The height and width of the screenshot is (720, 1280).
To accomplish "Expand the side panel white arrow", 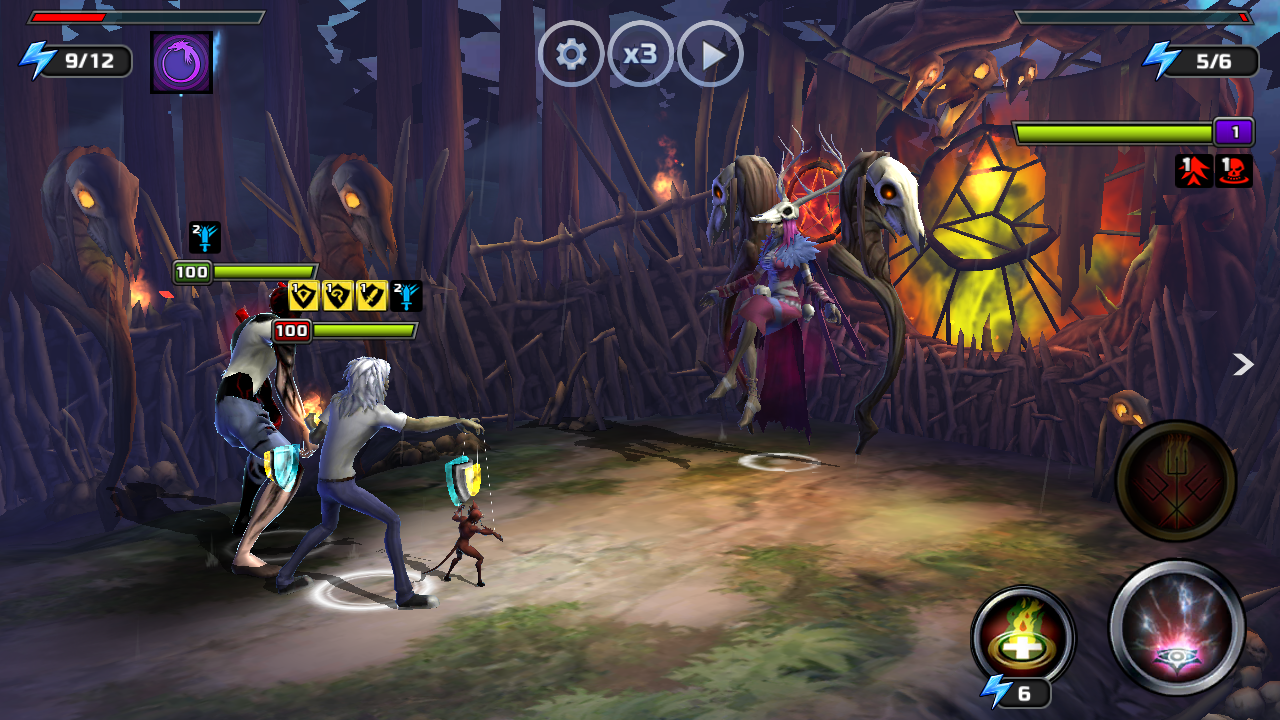I will pos(1243,364).
